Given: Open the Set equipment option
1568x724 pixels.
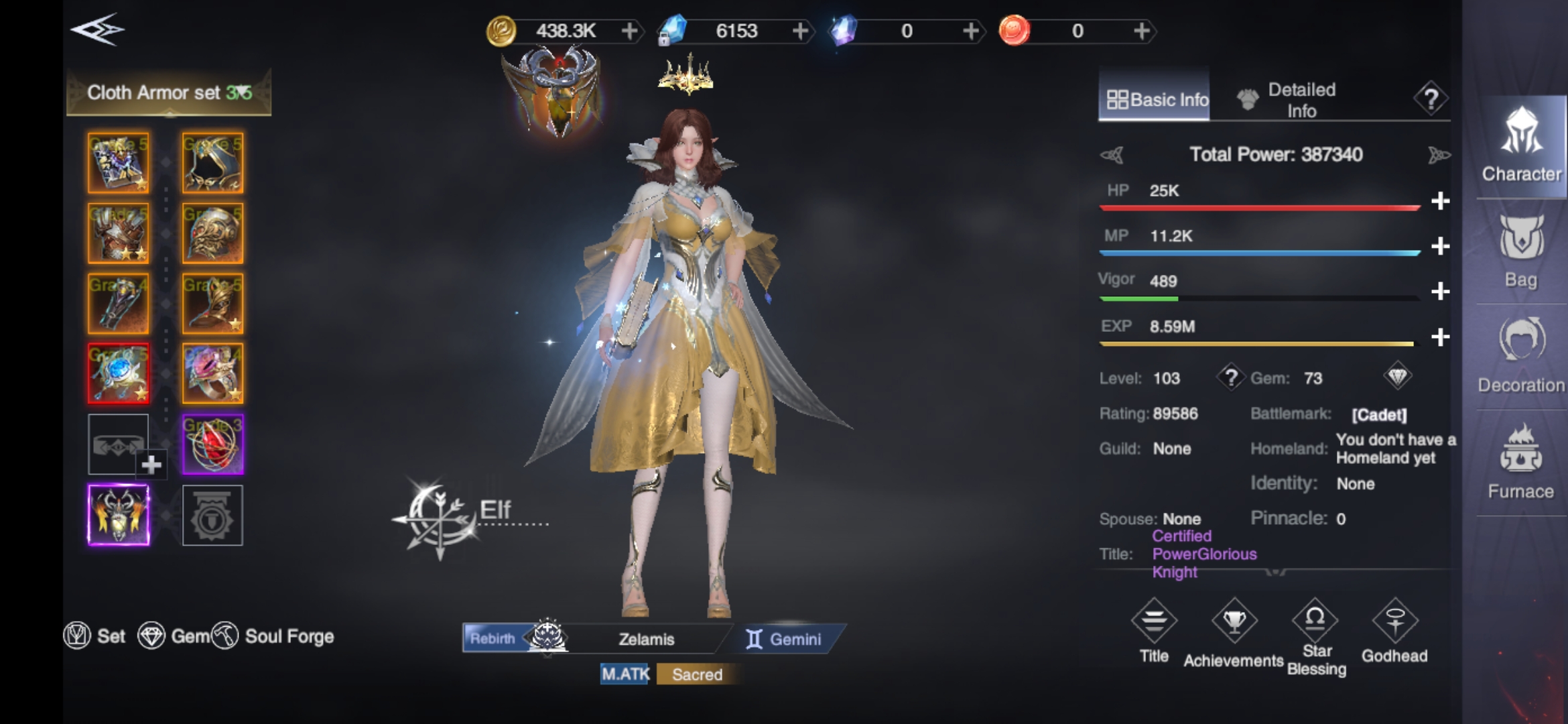Looking at the screenshot, I should tap(95, 636).
